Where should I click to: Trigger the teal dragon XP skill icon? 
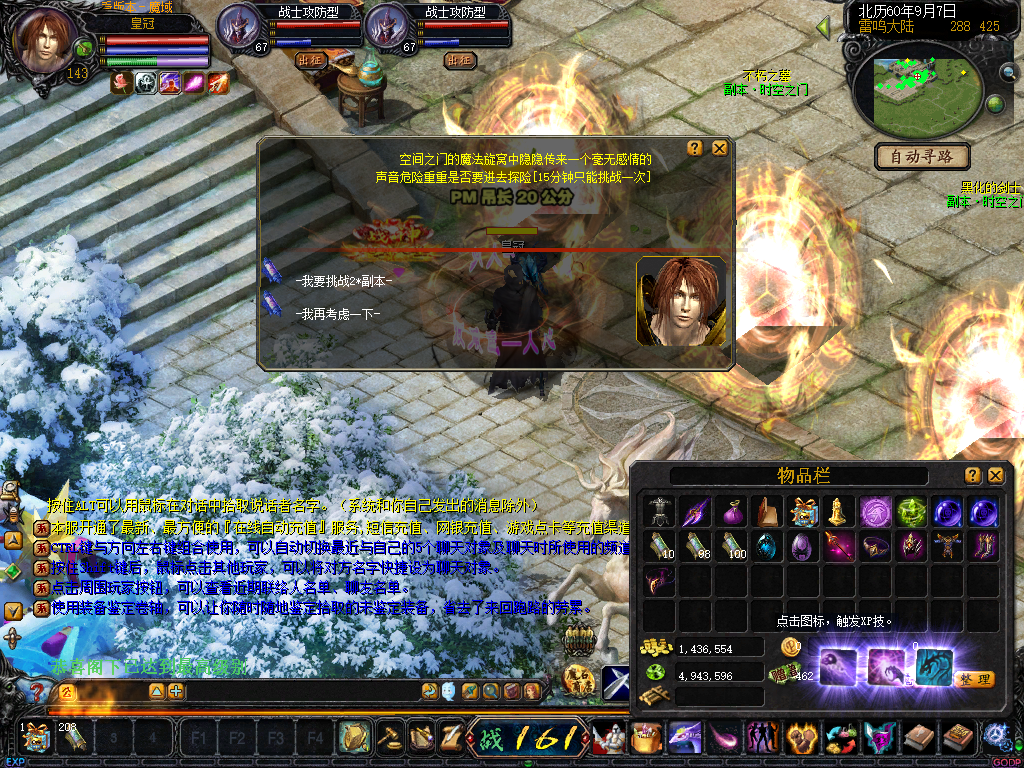(x=934, y=665)
